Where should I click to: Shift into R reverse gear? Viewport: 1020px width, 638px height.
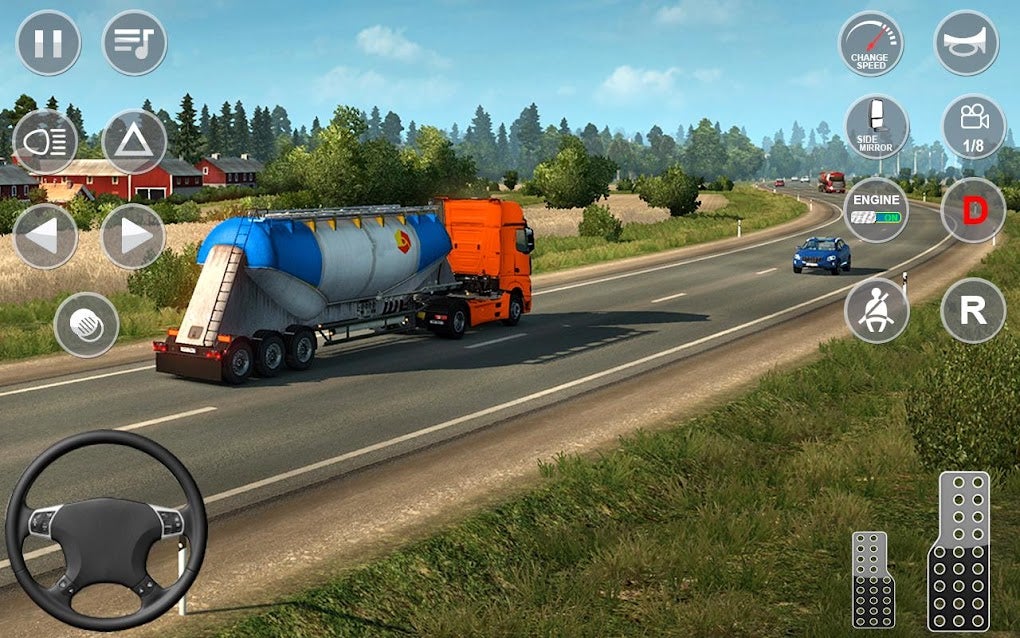coord(973,310)
